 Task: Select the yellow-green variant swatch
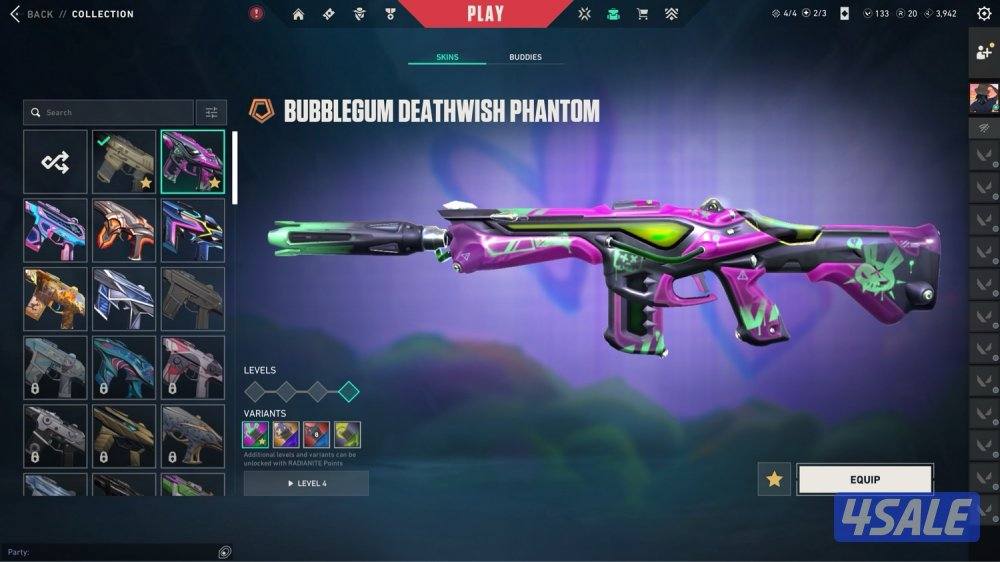pyautogui.click(x=347, y=434)
